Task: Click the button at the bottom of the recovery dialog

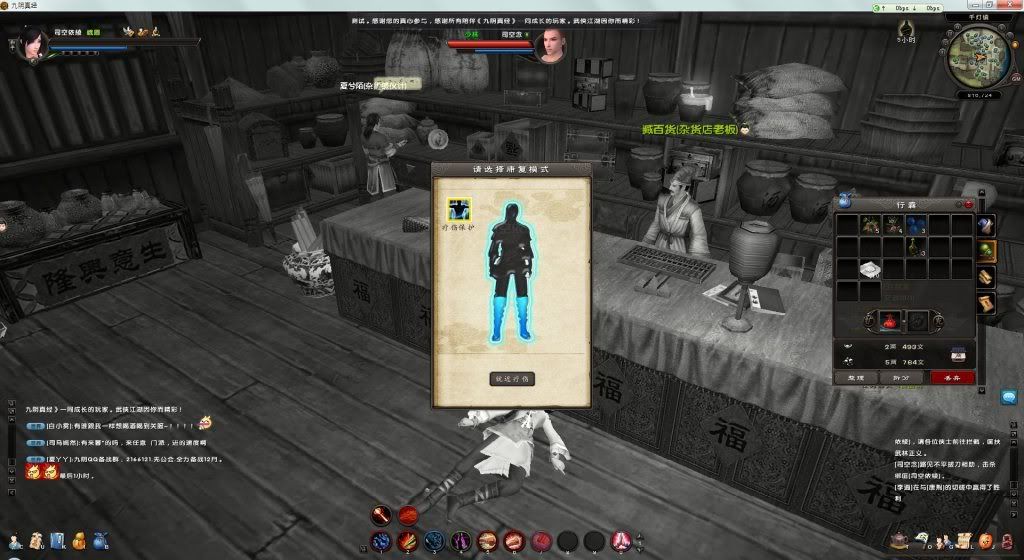Action: click(x=512, y=379)
